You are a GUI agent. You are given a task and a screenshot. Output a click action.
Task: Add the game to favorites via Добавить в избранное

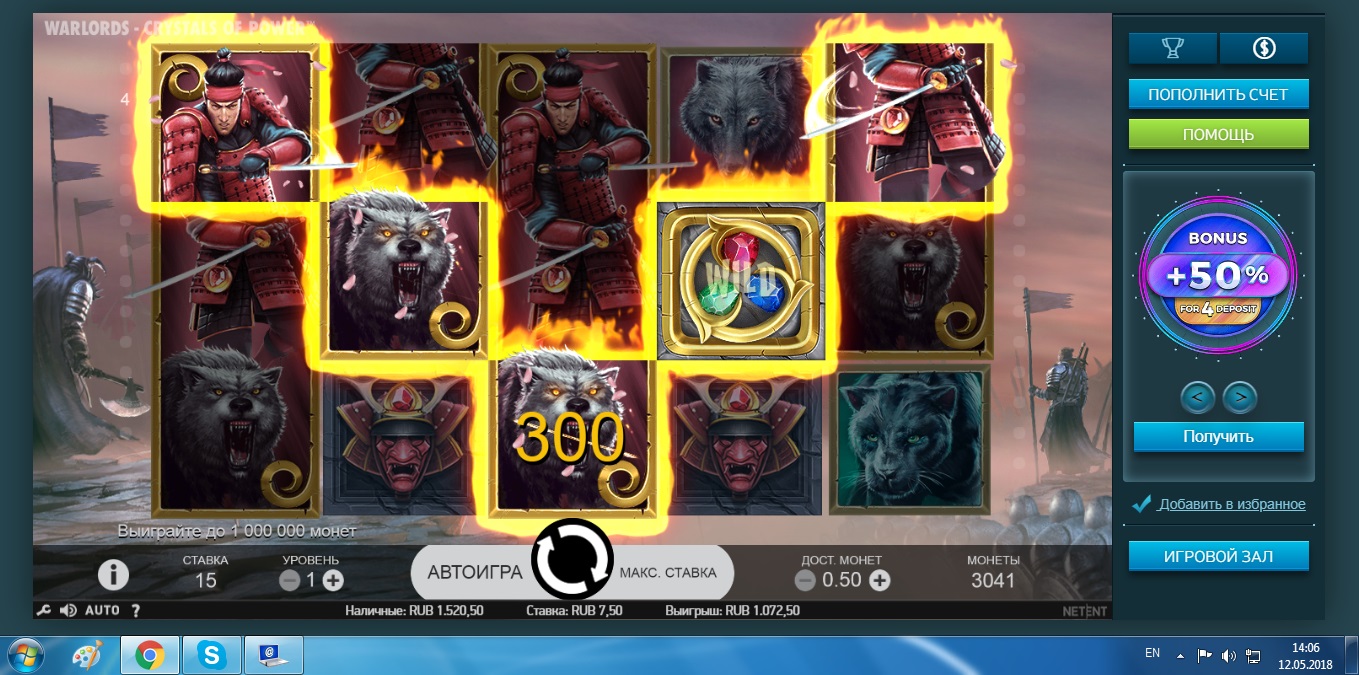(x=1231, y=505)
